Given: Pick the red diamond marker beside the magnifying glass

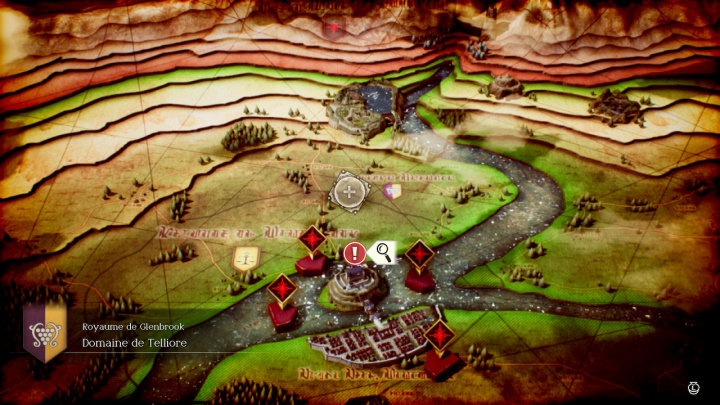Looking at the screenshot, I should click(419, 254).
